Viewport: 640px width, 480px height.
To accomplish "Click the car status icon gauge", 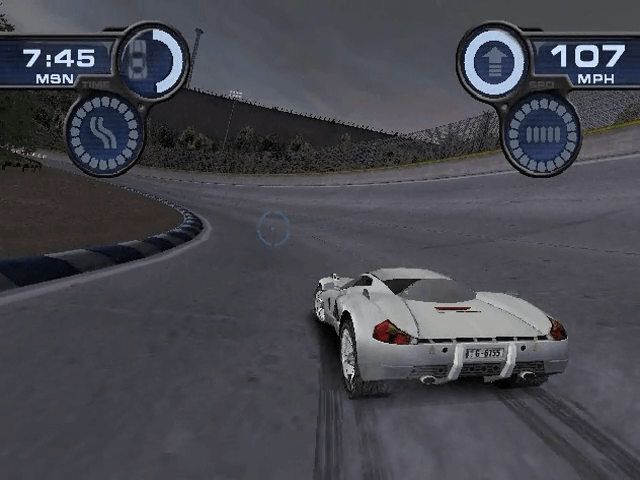I will tap(153, 58).
